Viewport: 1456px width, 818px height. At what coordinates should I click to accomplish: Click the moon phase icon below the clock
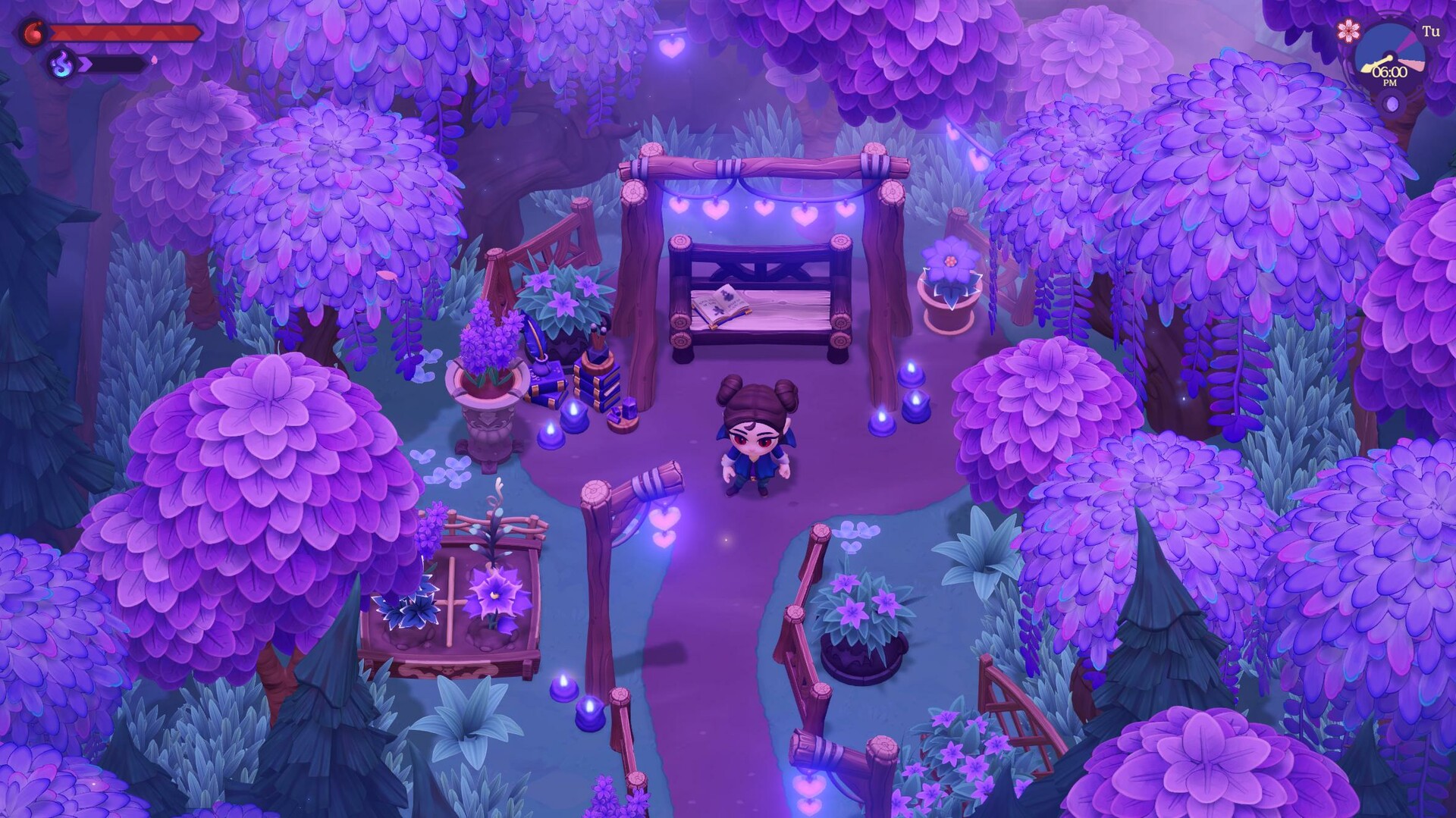pos(1392,104)
